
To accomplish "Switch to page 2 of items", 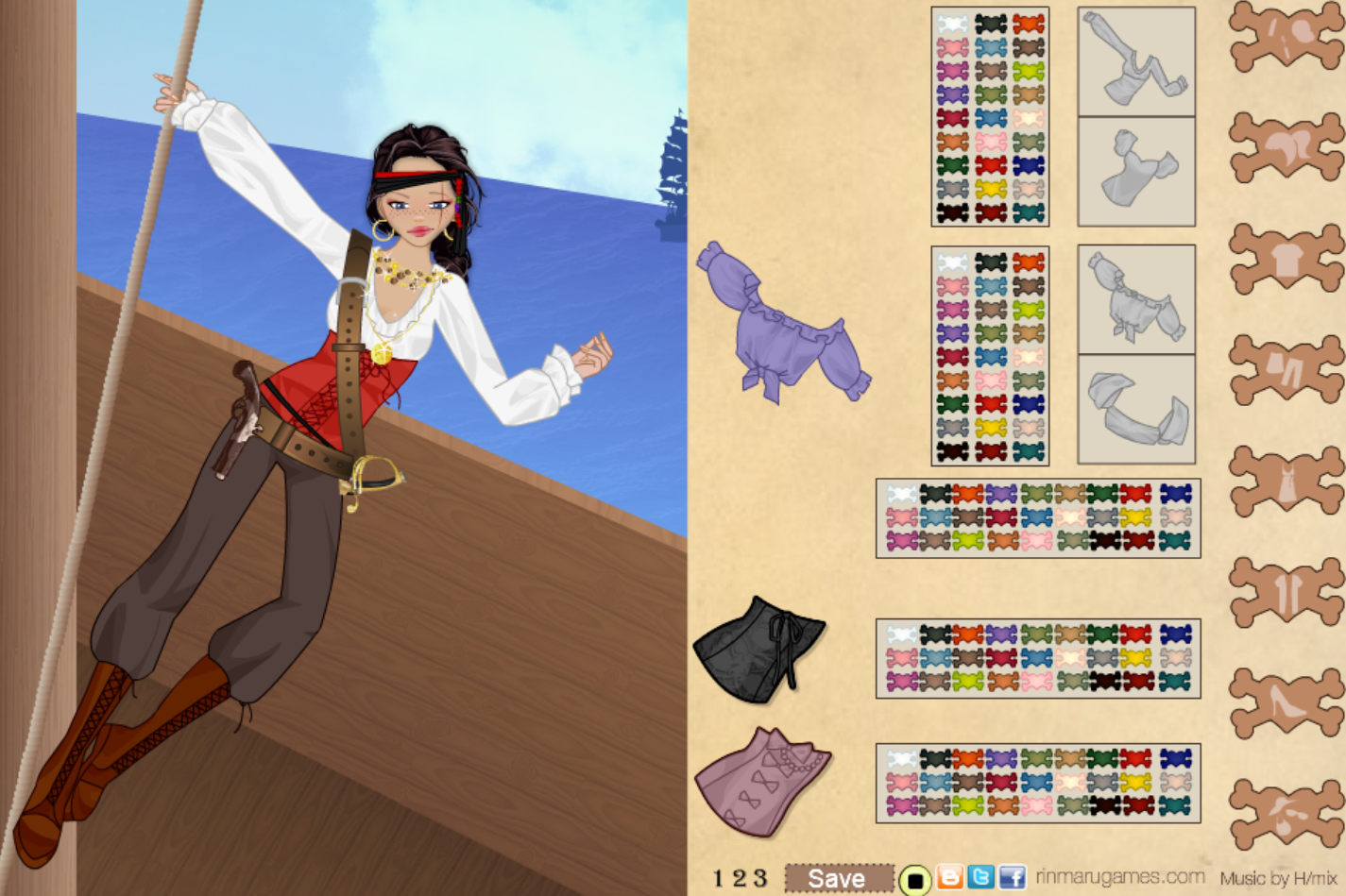I will pyautogui.click(x=741, y=878).
